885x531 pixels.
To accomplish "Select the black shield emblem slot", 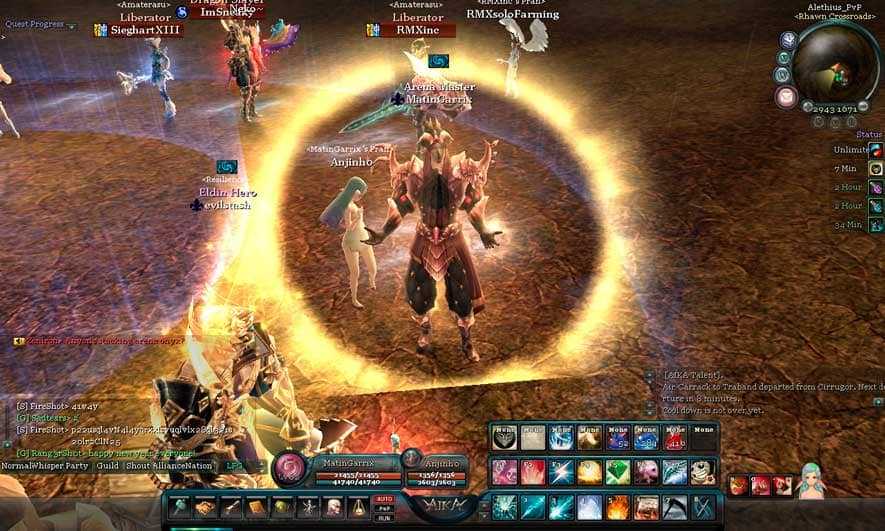I will [x=504, y=437].
